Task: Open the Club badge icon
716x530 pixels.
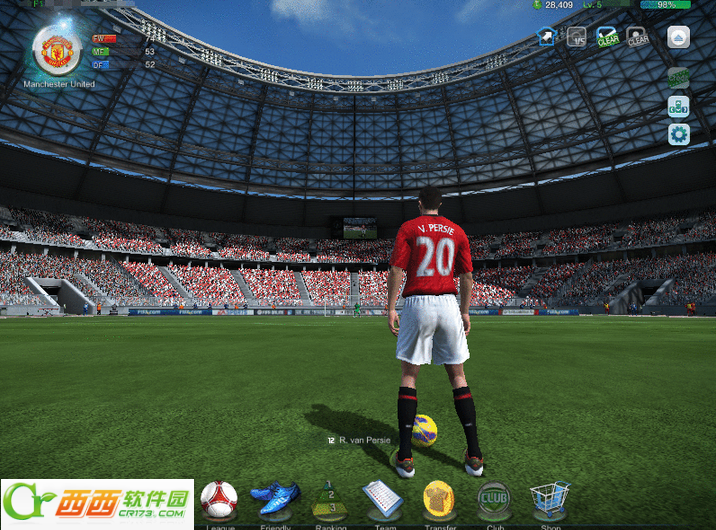Action: 493,498
